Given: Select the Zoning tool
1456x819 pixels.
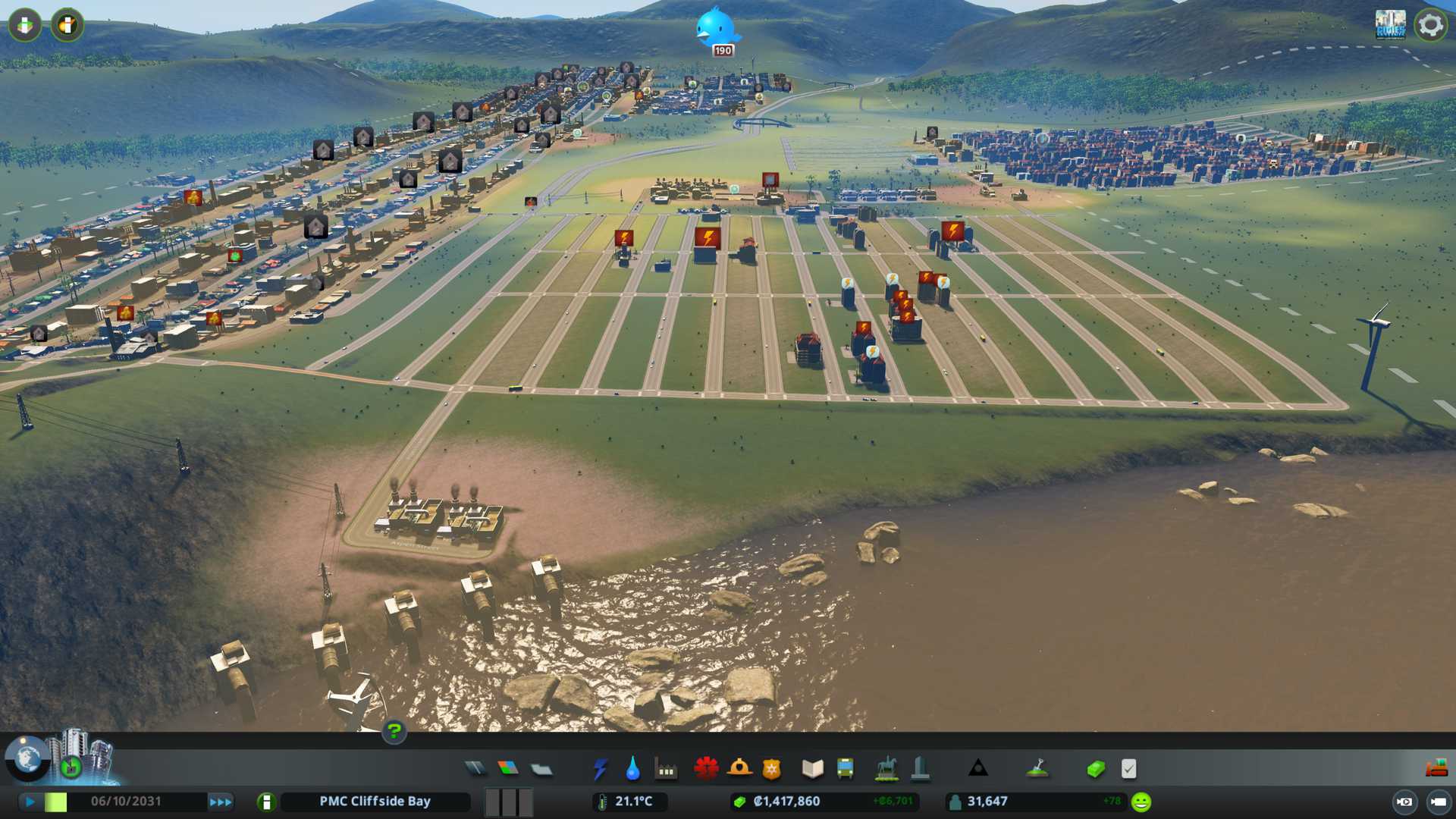Looking at the screenshot, I should point(508,769).
